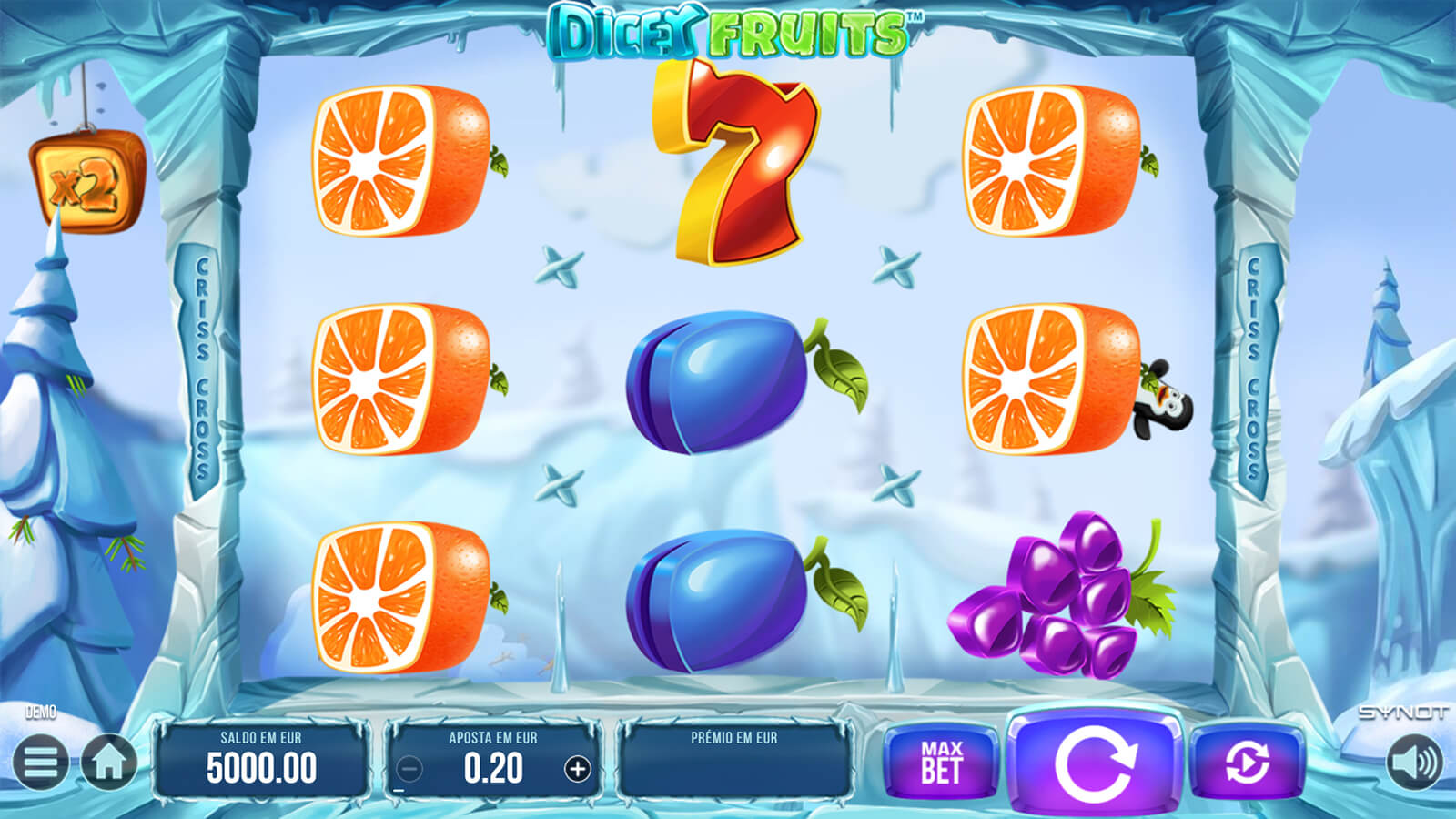Go to the home screen
This screenshot has width=1456, height=819.
[x=109, y=763]
